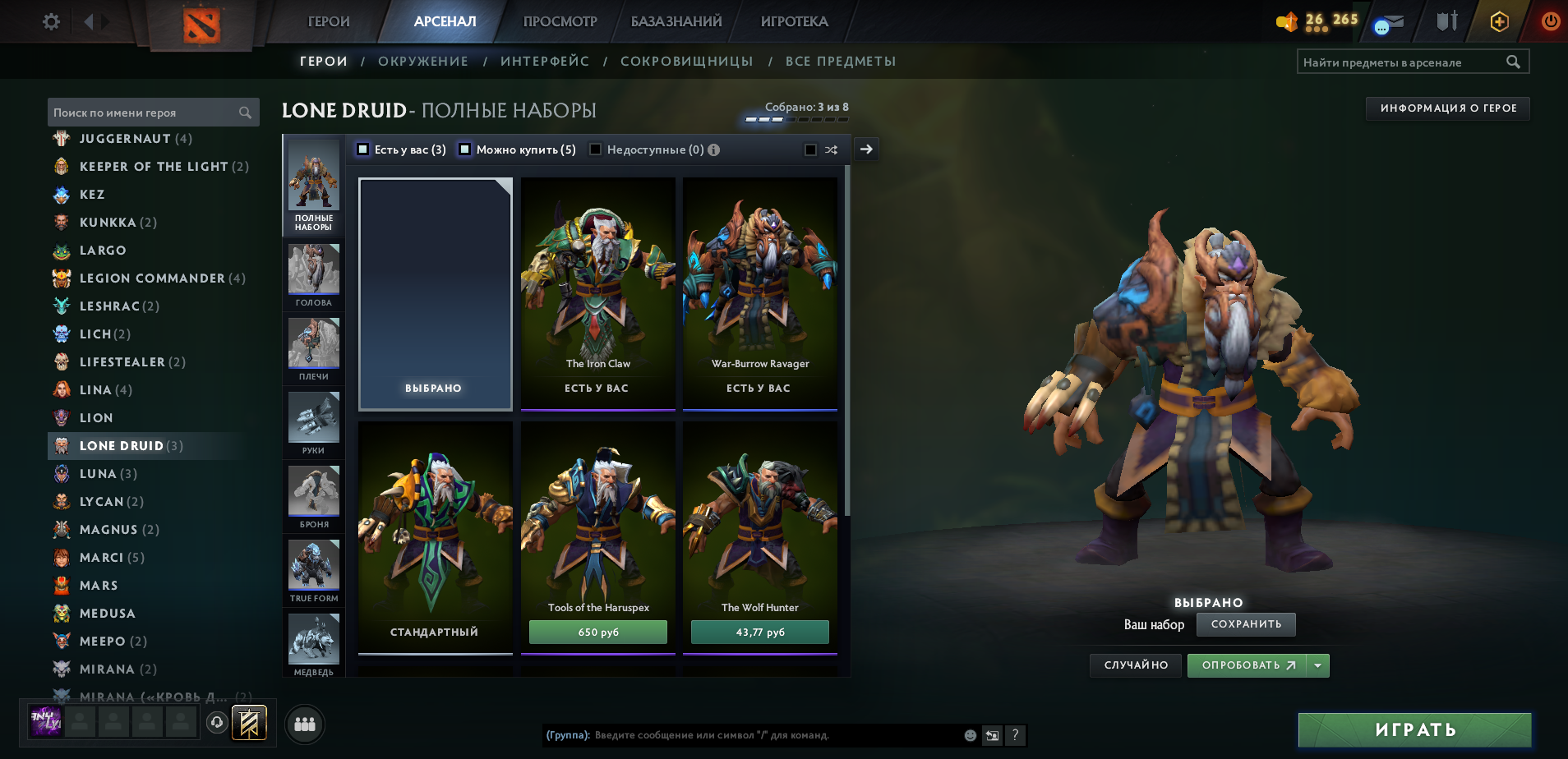Click the ИНФОРМАЦИЯ О ГЕРОЕ button
This screenshot has height=759, width=1568.
pyautogui.click(x=1449, y=108)
